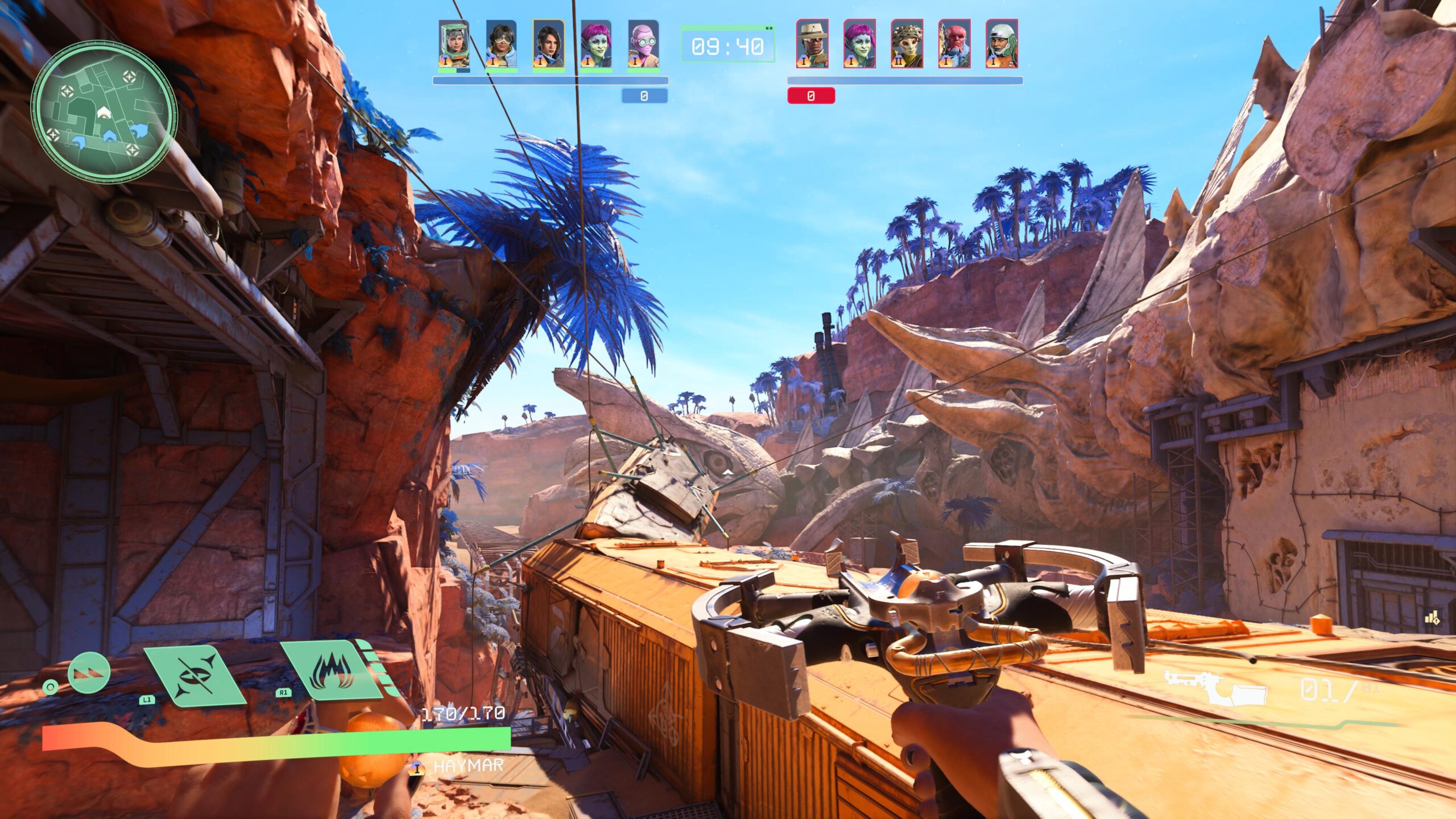Select enemy portrait wearing a tan hat
The image size is (1456, 819).
[812, 44]
